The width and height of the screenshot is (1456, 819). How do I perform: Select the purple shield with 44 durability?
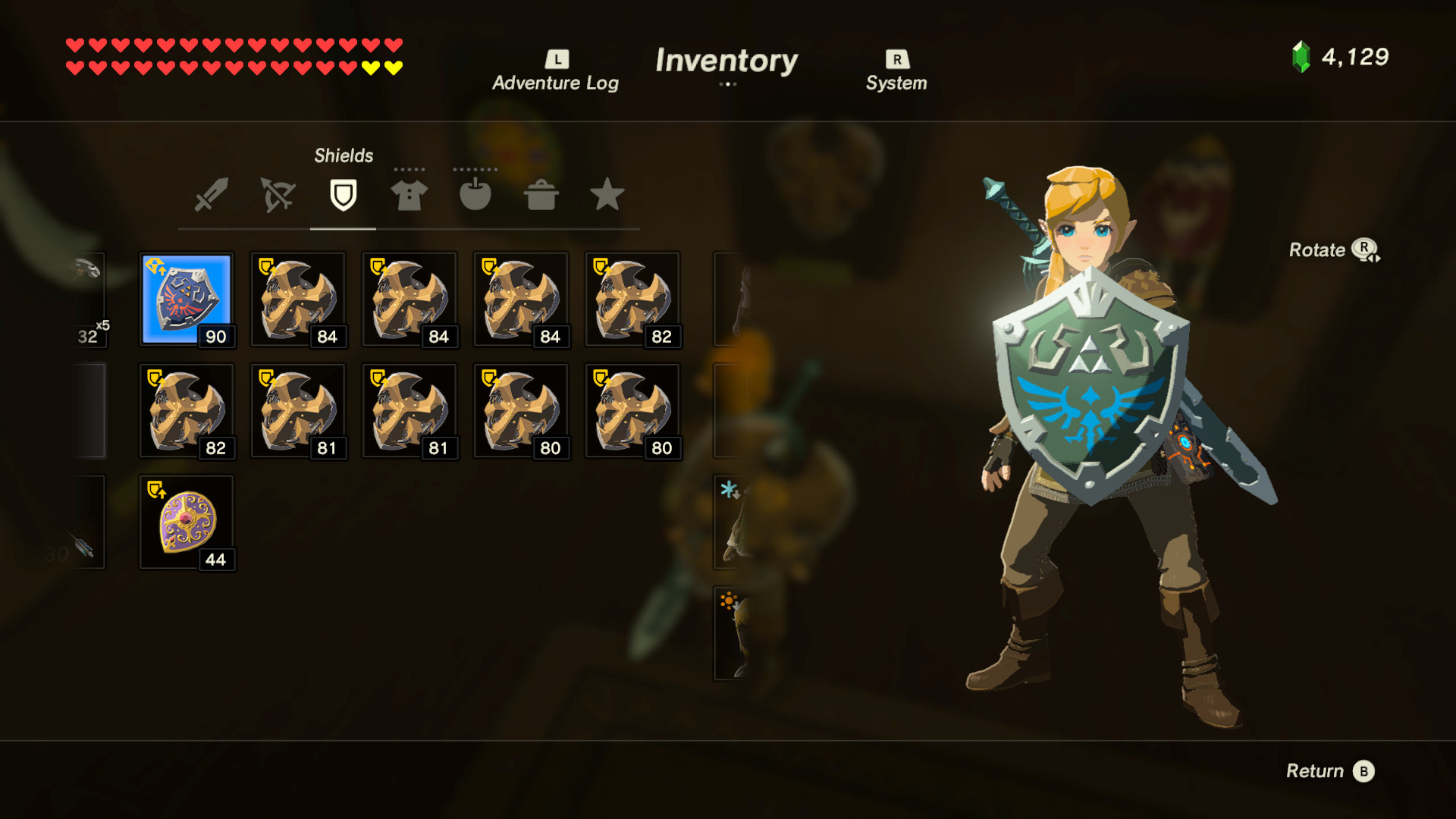tap(187, 522)
